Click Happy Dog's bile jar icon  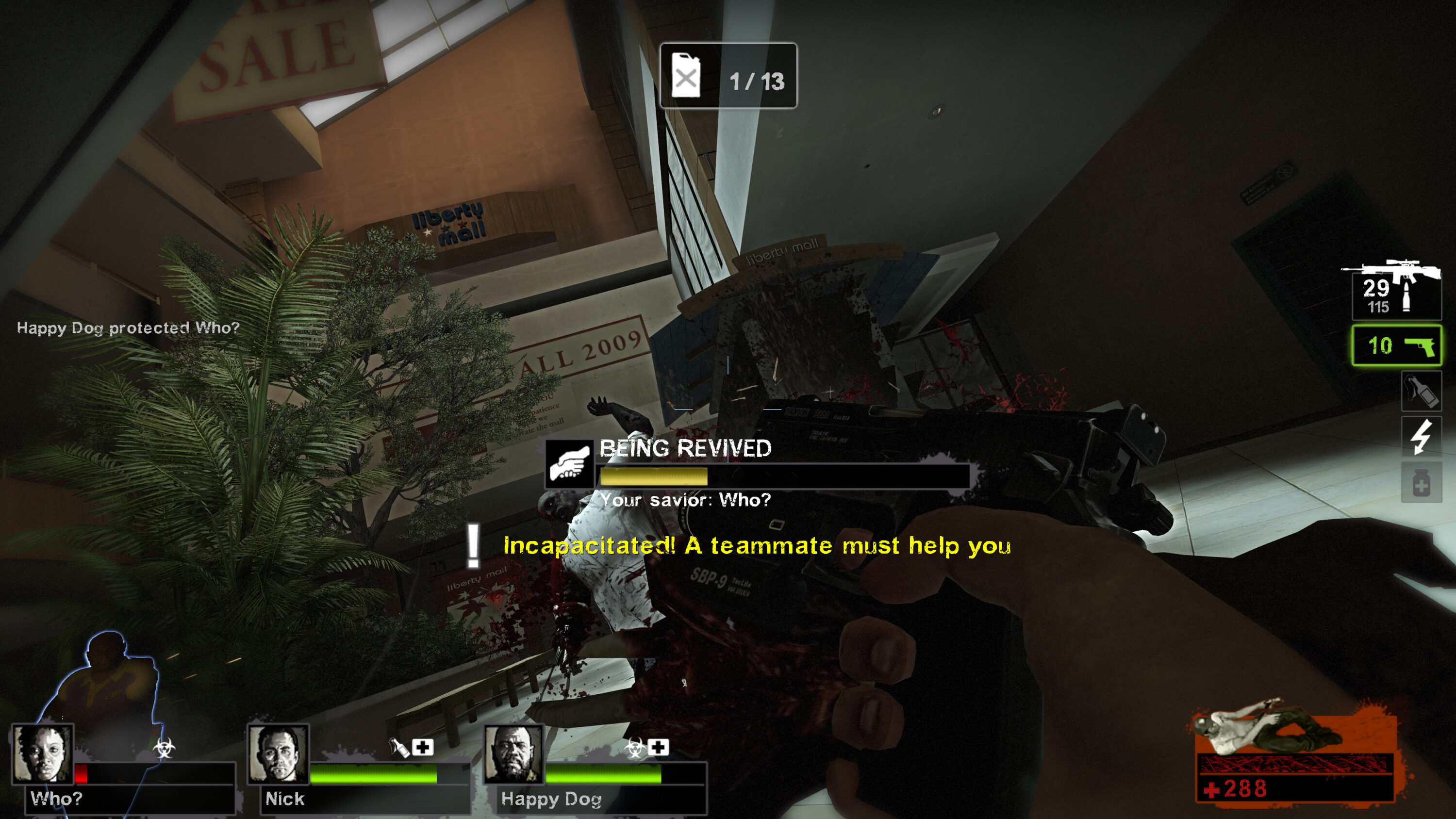(x=635, y=748)
